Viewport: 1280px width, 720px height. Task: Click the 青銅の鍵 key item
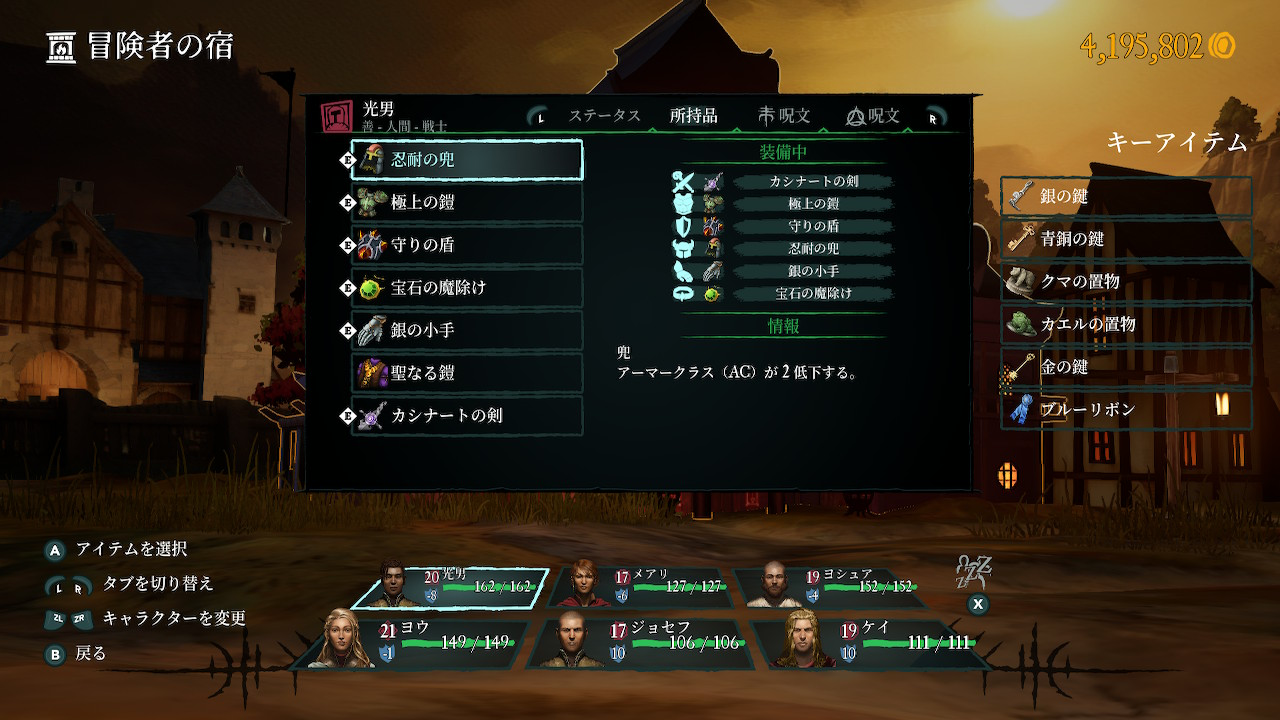1126,240
